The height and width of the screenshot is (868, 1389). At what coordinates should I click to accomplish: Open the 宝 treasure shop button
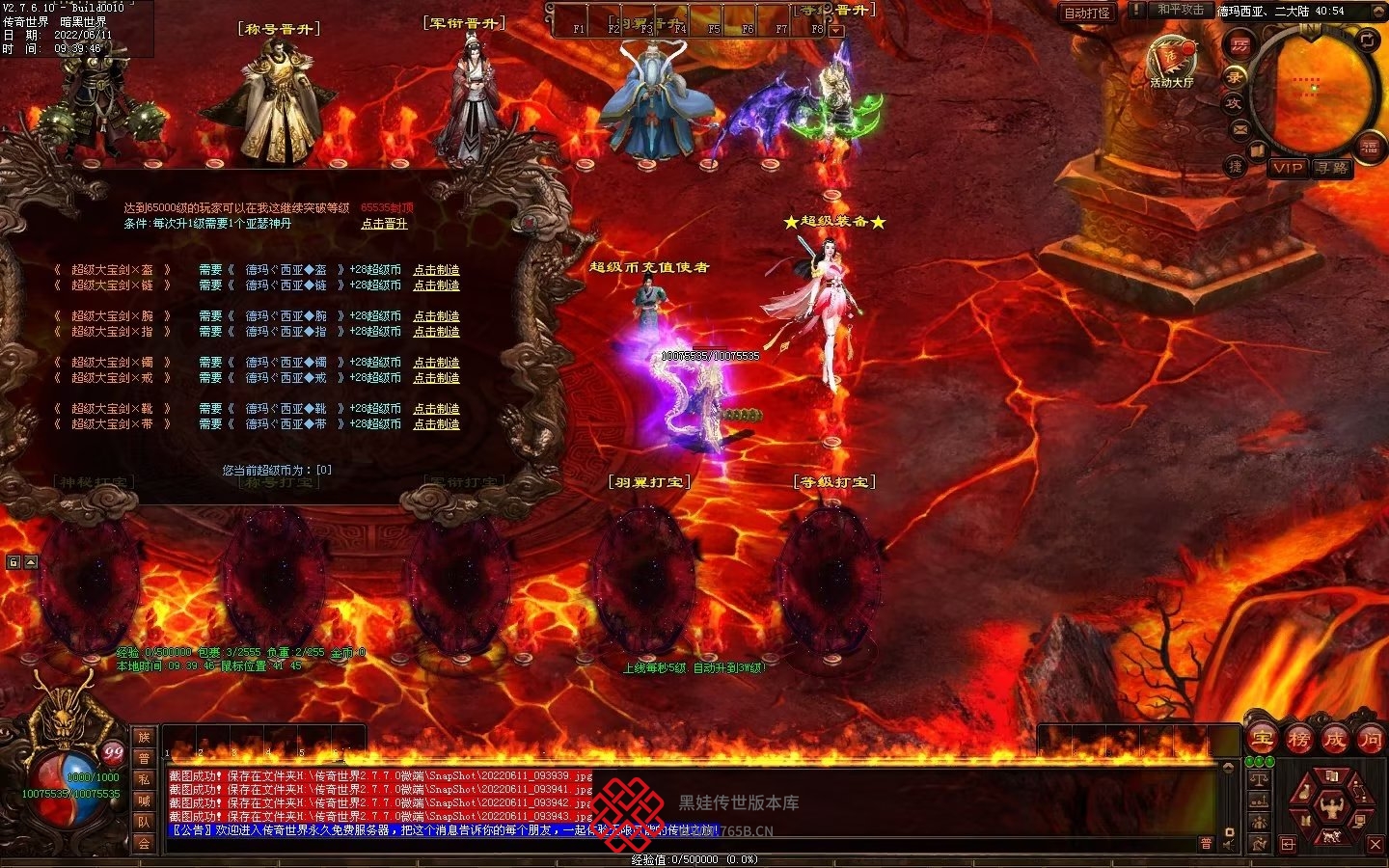pos(1262,740)
